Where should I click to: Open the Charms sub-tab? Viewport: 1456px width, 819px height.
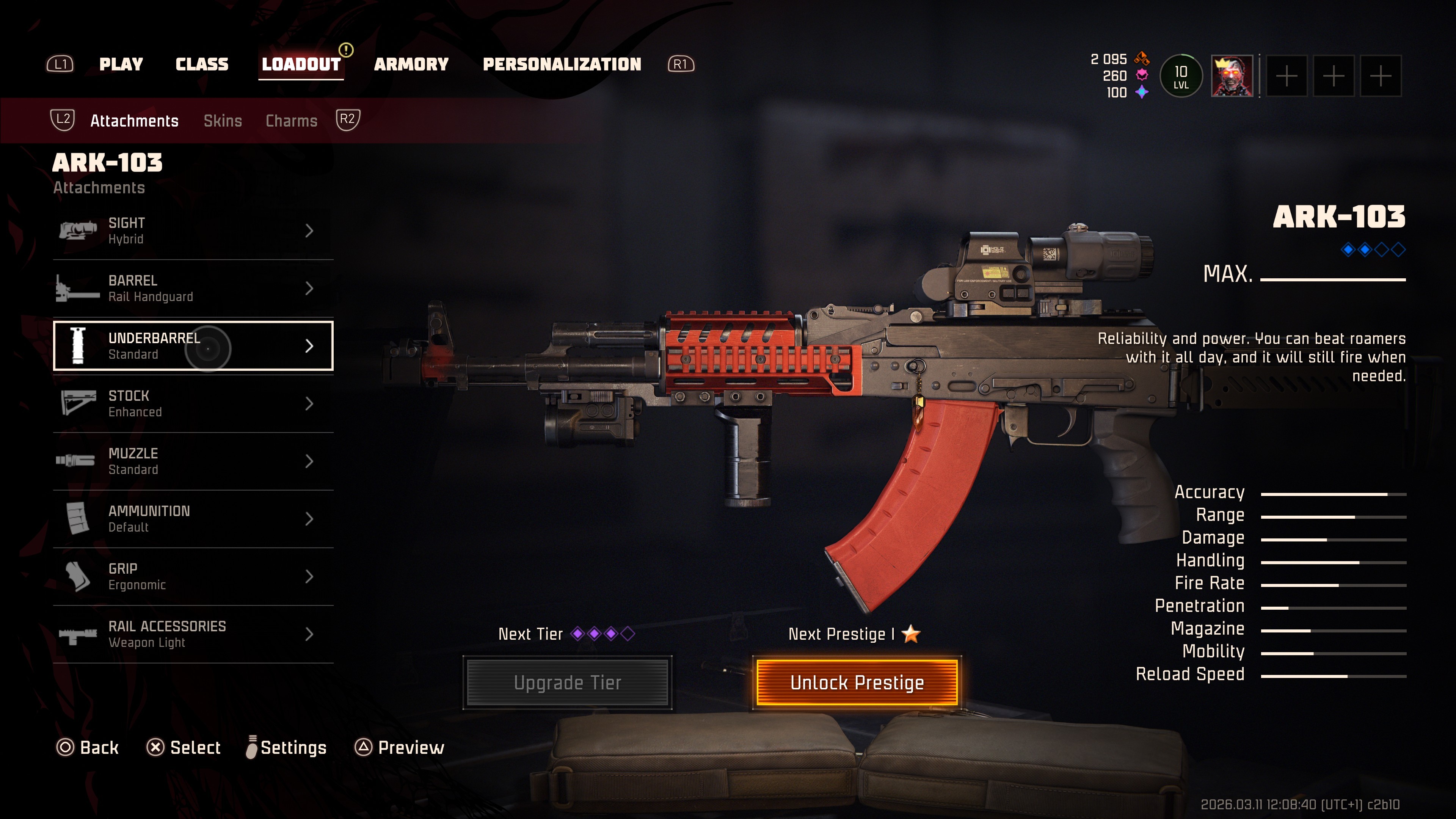click(x=292, y=121)
